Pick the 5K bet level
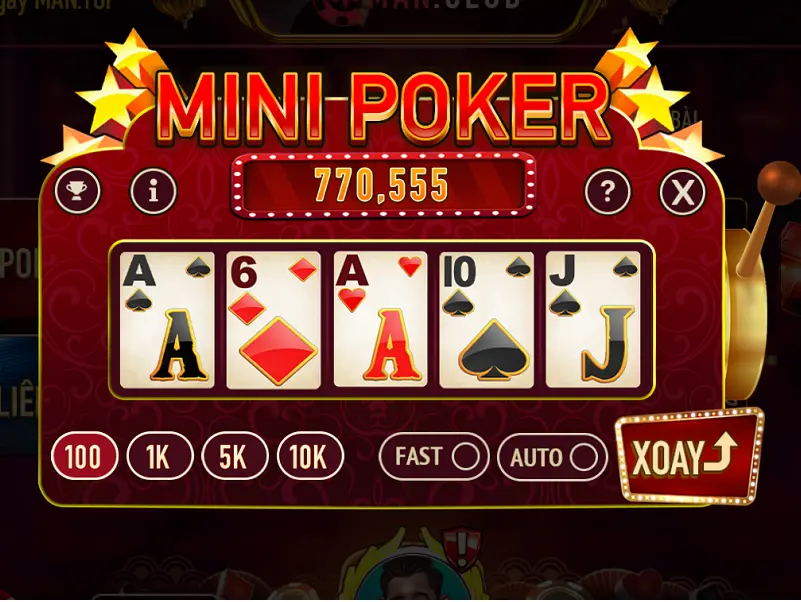 point(234,458)
